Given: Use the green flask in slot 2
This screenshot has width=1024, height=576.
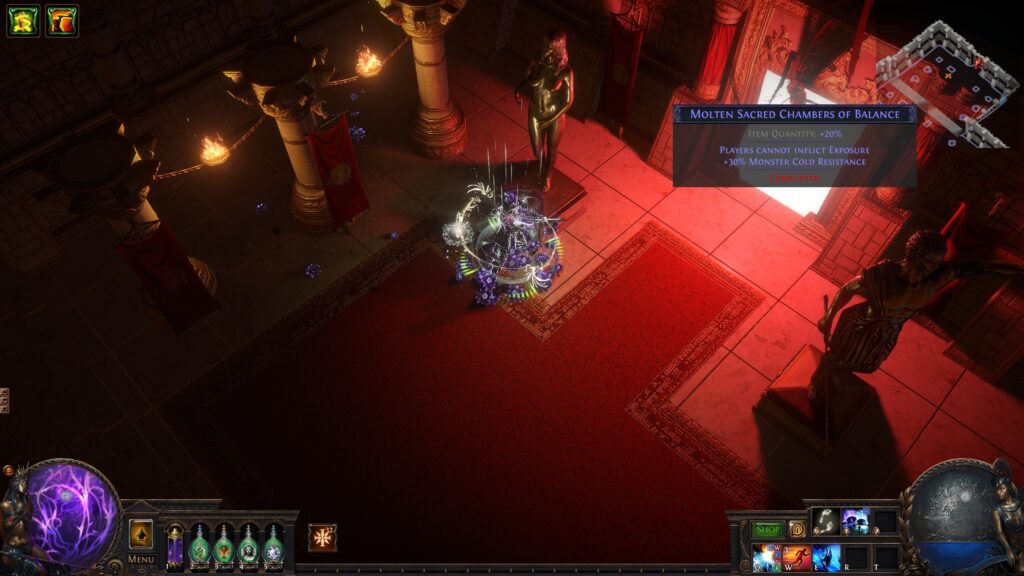Looking at the screenshot, I should (199, 546).
